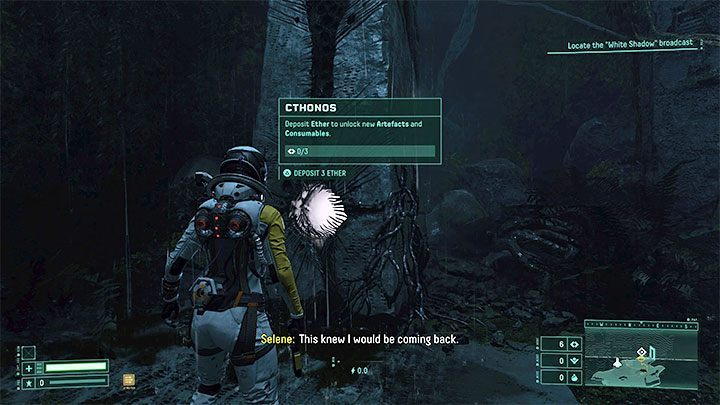Click the star proficiency icon

28,381
